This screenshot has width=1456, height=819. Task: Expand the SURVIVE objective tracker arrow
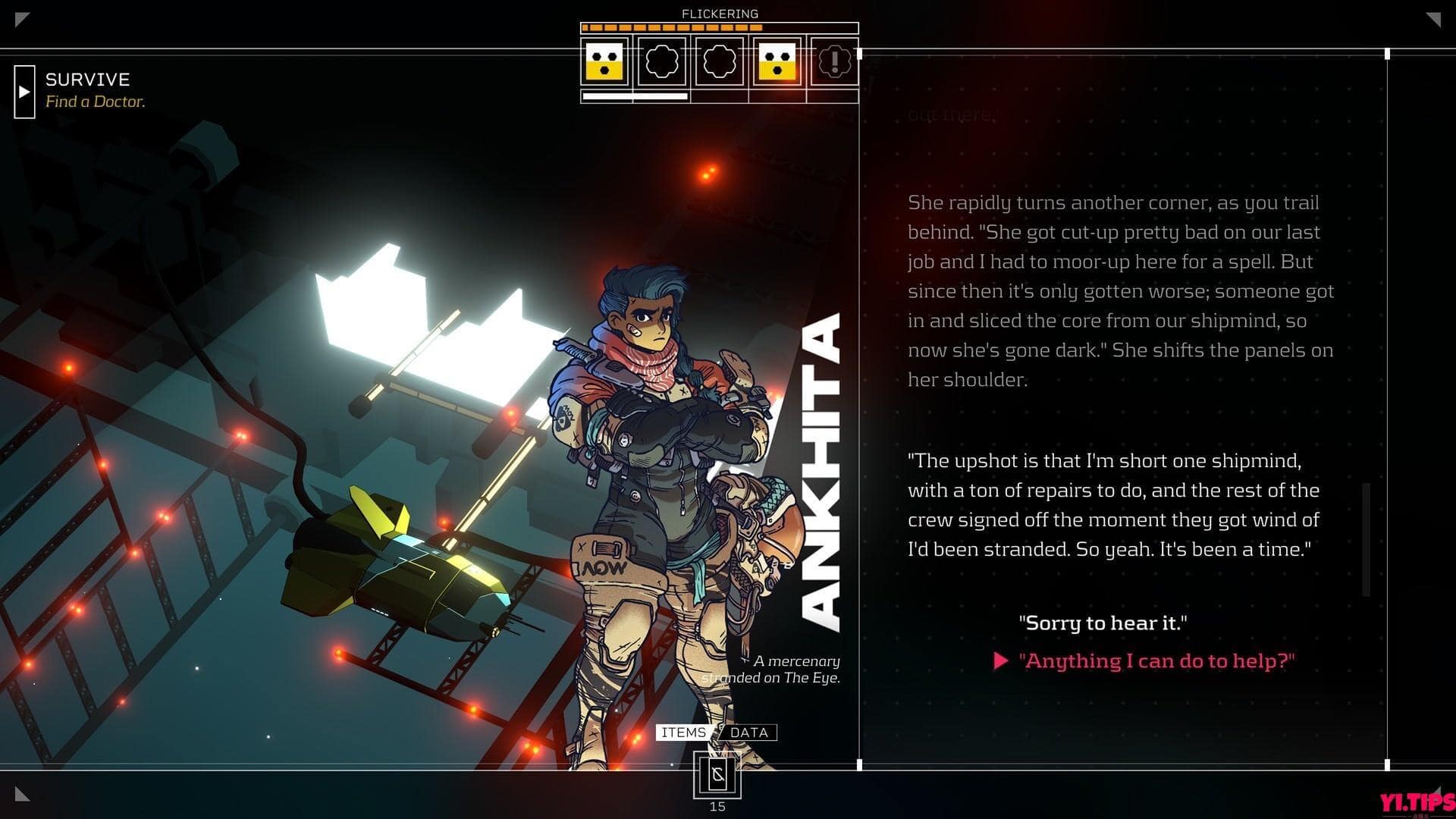(x=24, y=92)
